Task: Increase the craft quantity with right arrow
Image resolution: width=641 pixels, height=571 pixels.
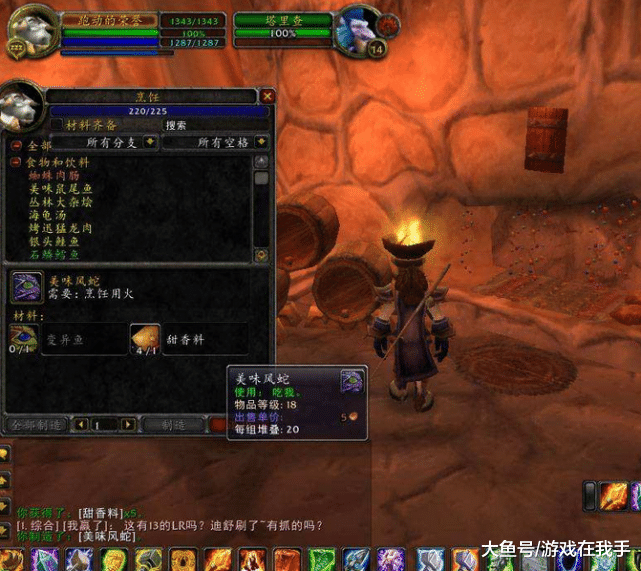Action: 127,425
